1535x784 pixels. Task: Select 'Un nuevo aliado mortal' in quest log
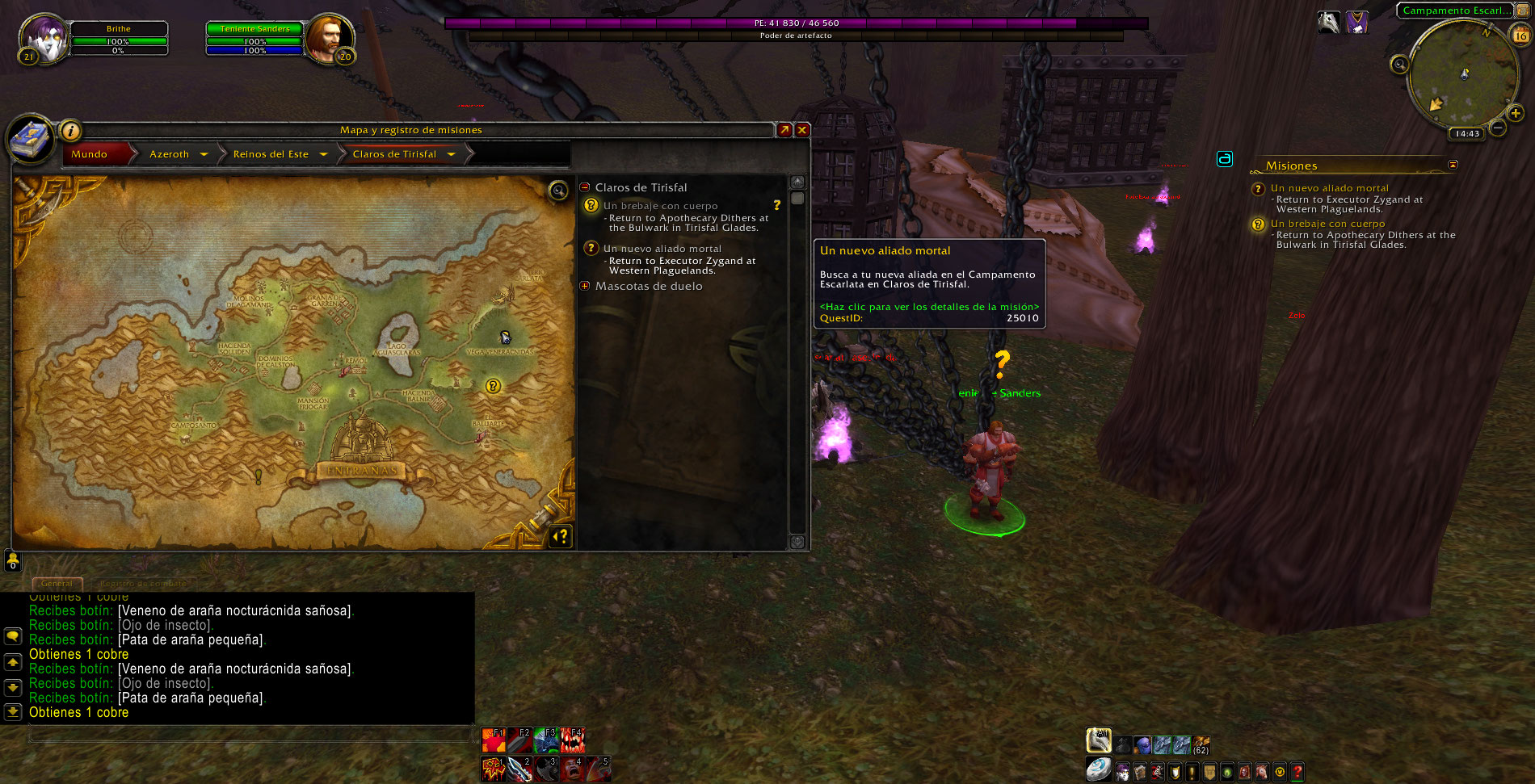coord(662,249)
